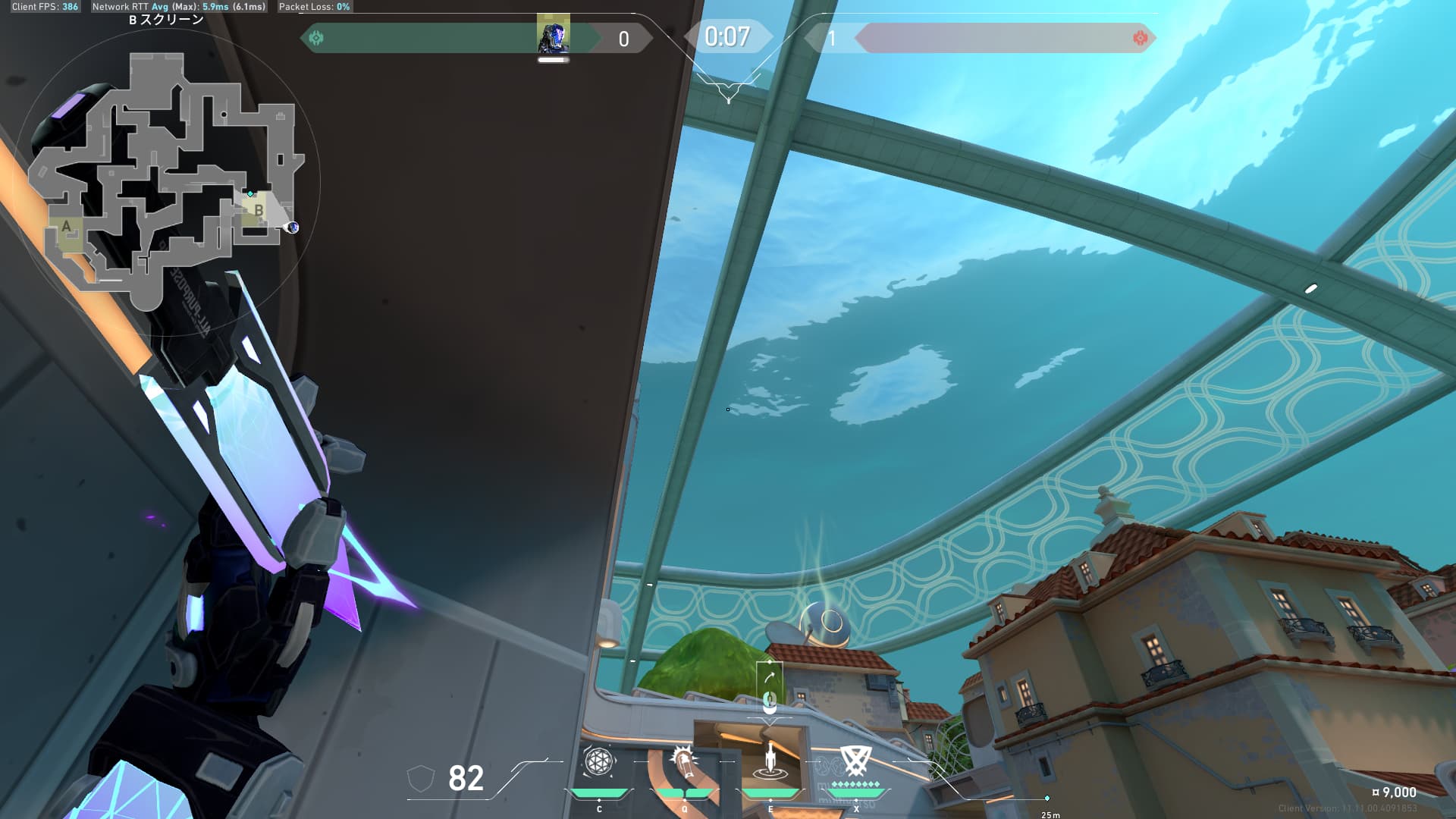
Task: Select the B site marker on the minimap
Action: click(x=259, y=210)
